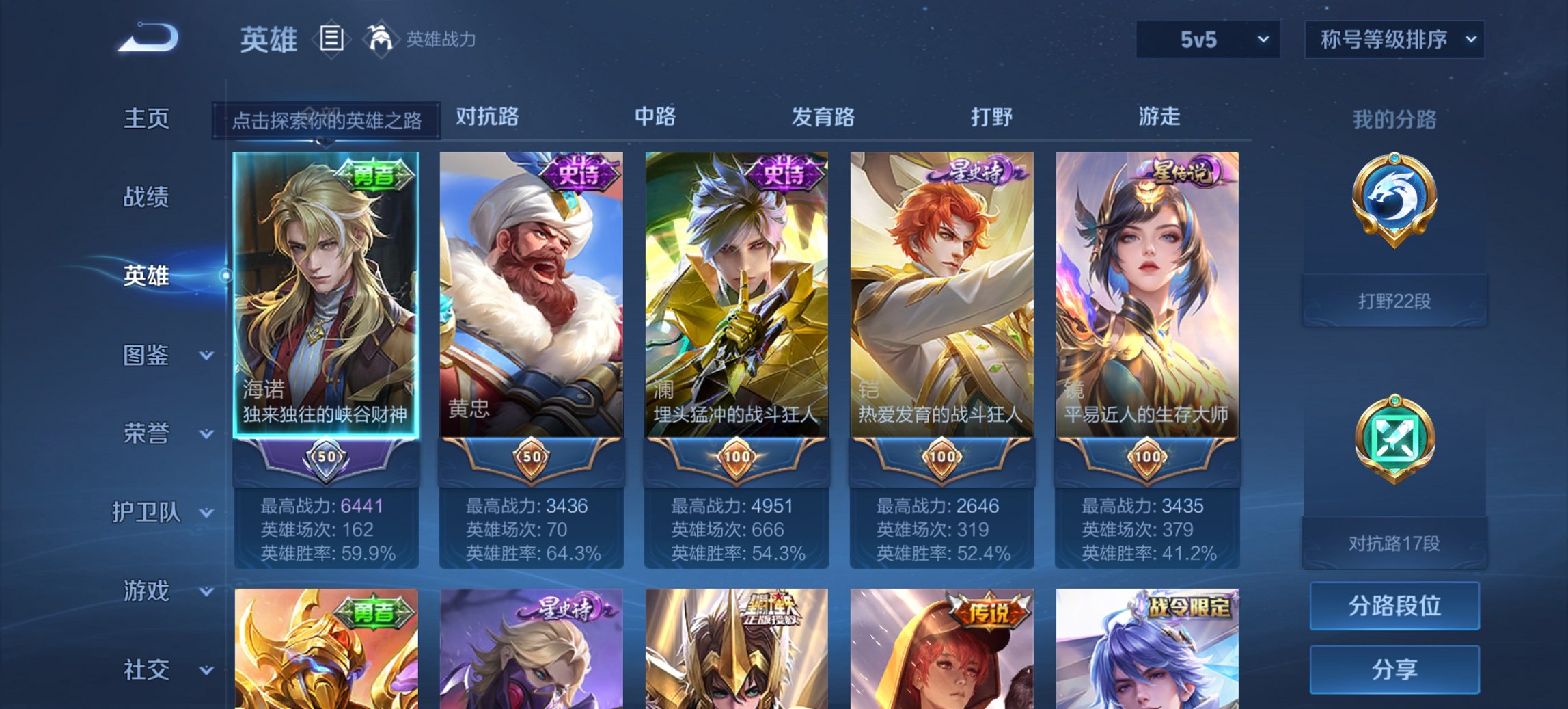
Task: Open the hero list icon beside 英雄 title
Action: [333, 40]
